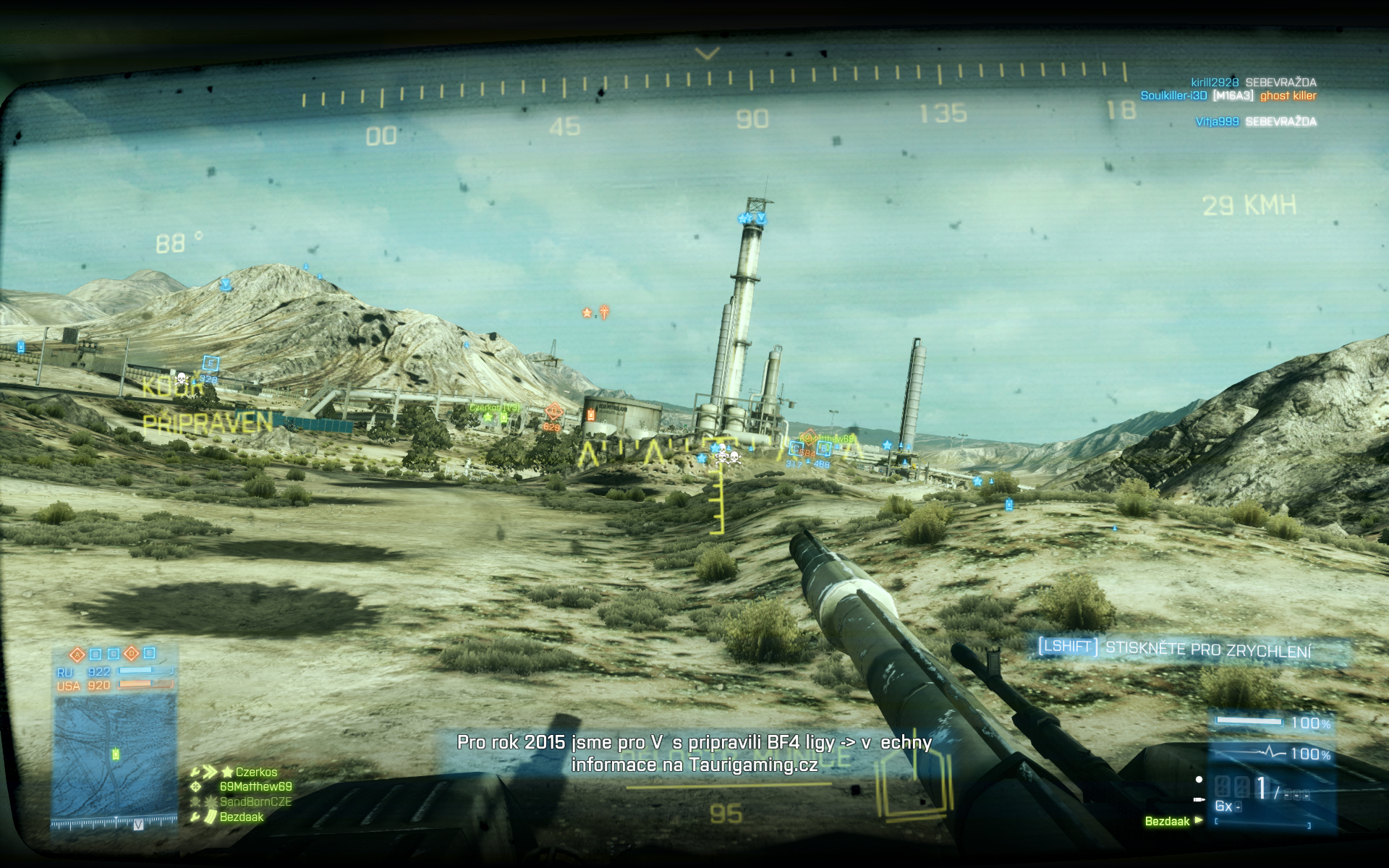The width and height of the screenshot is (1389, 868).
Task: Select the blue objective B flag icon
Action: [x=95, y=655]
